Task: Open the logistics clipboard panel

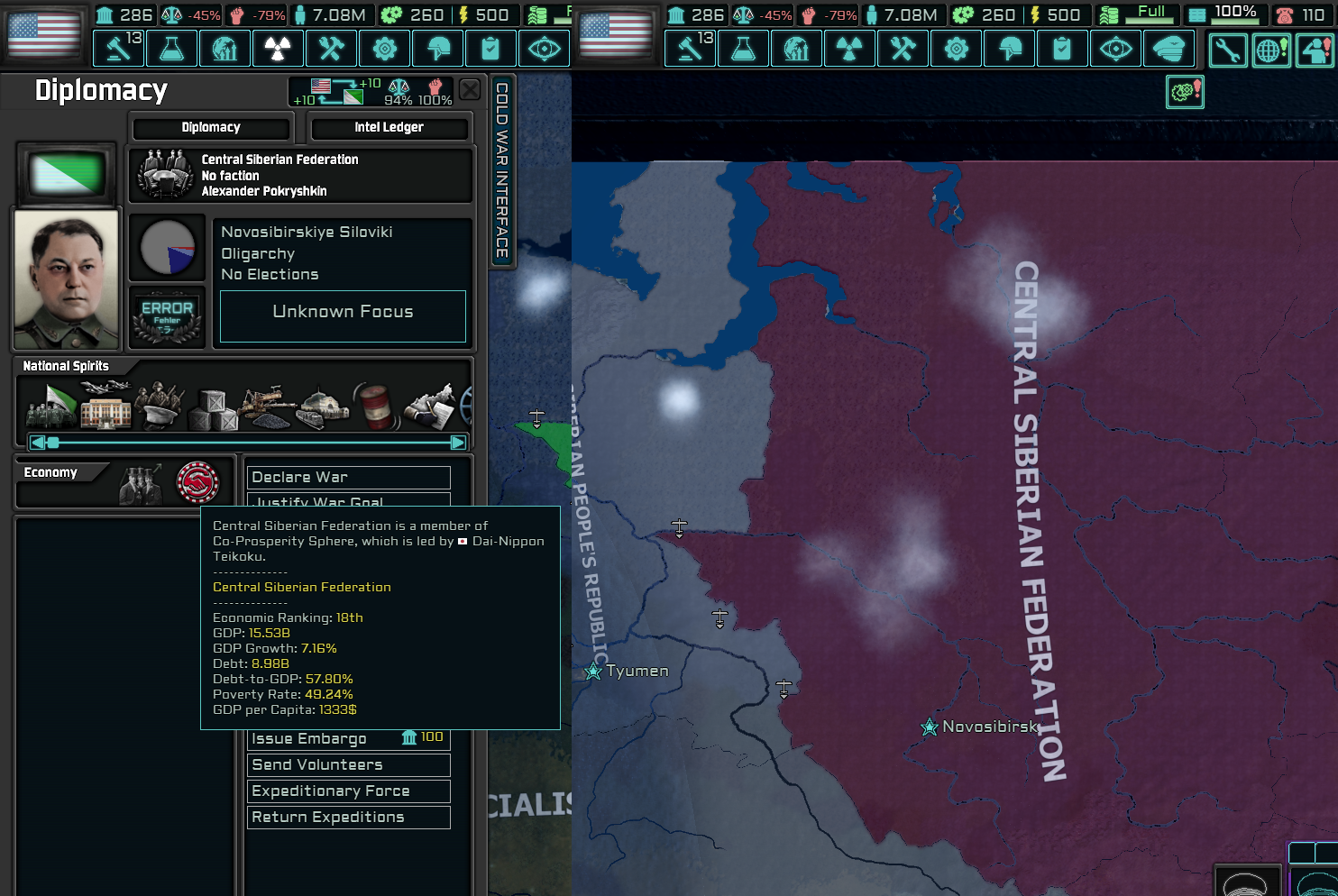Action: tap(491, 50)
